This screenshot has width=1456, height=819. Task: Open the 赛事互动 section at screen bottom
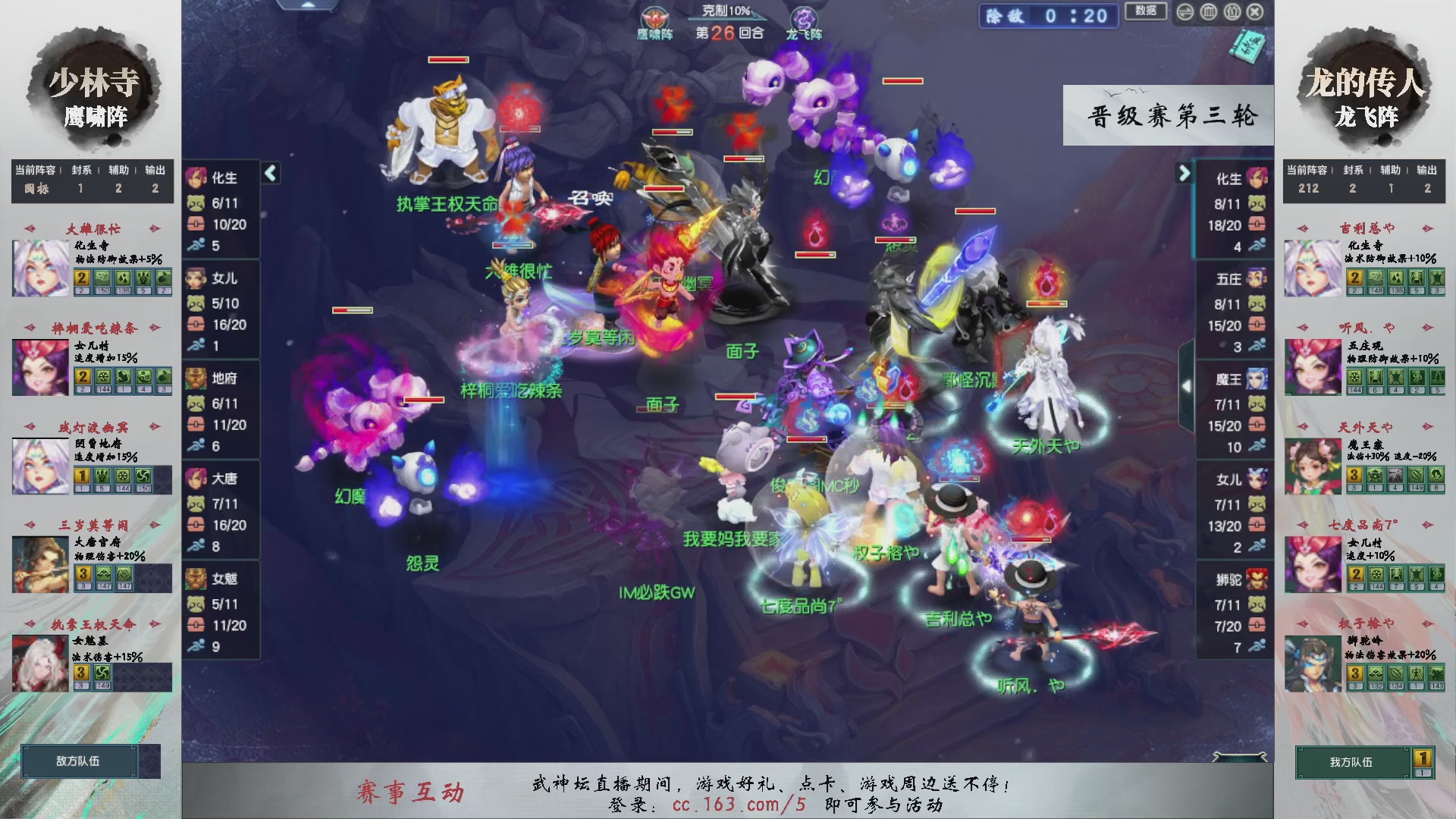tap(413, 789)
